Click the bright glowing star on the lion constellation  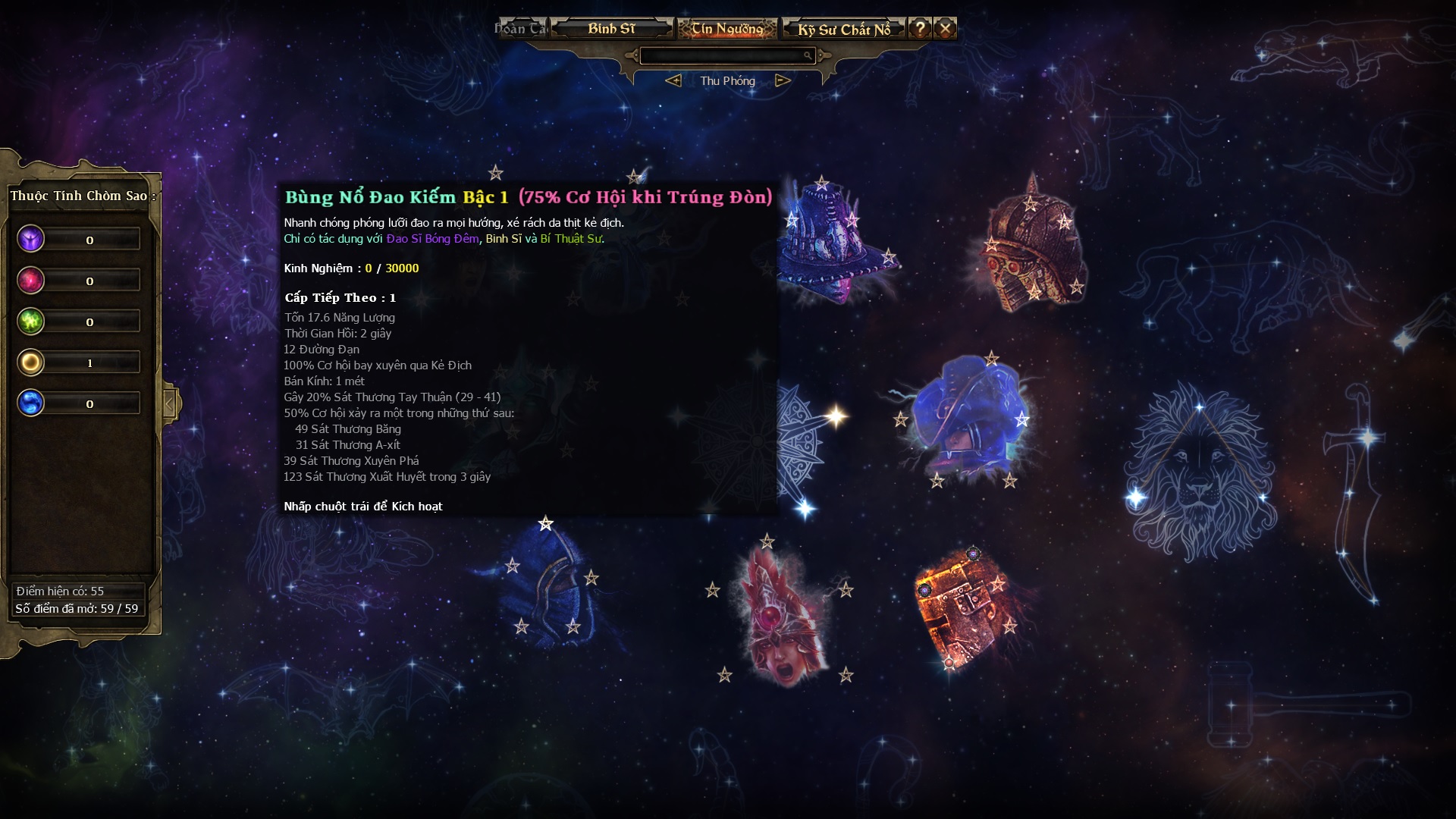point(1136,498)
